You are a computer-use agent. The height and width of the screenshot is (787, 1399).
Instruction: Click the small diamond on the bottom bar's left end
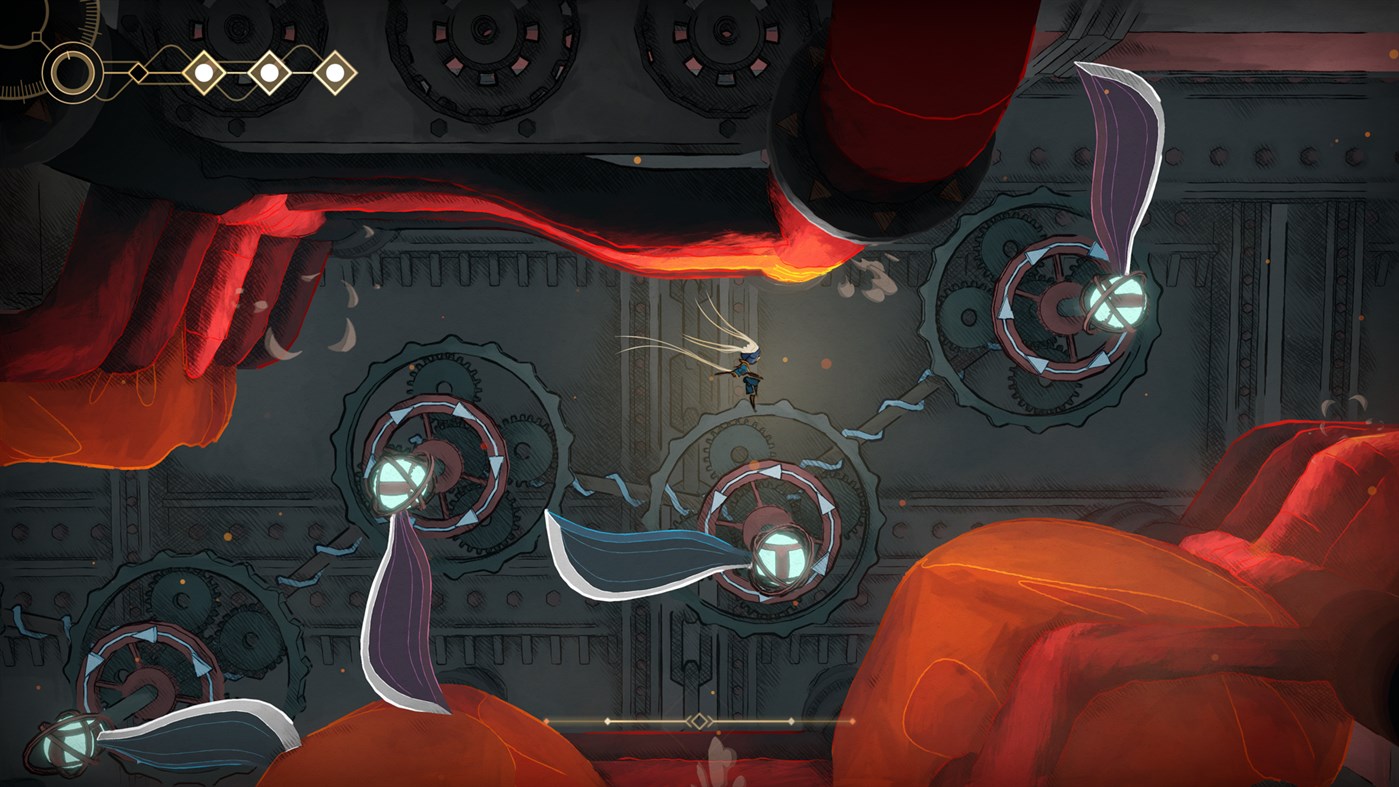tap(607, 721)
